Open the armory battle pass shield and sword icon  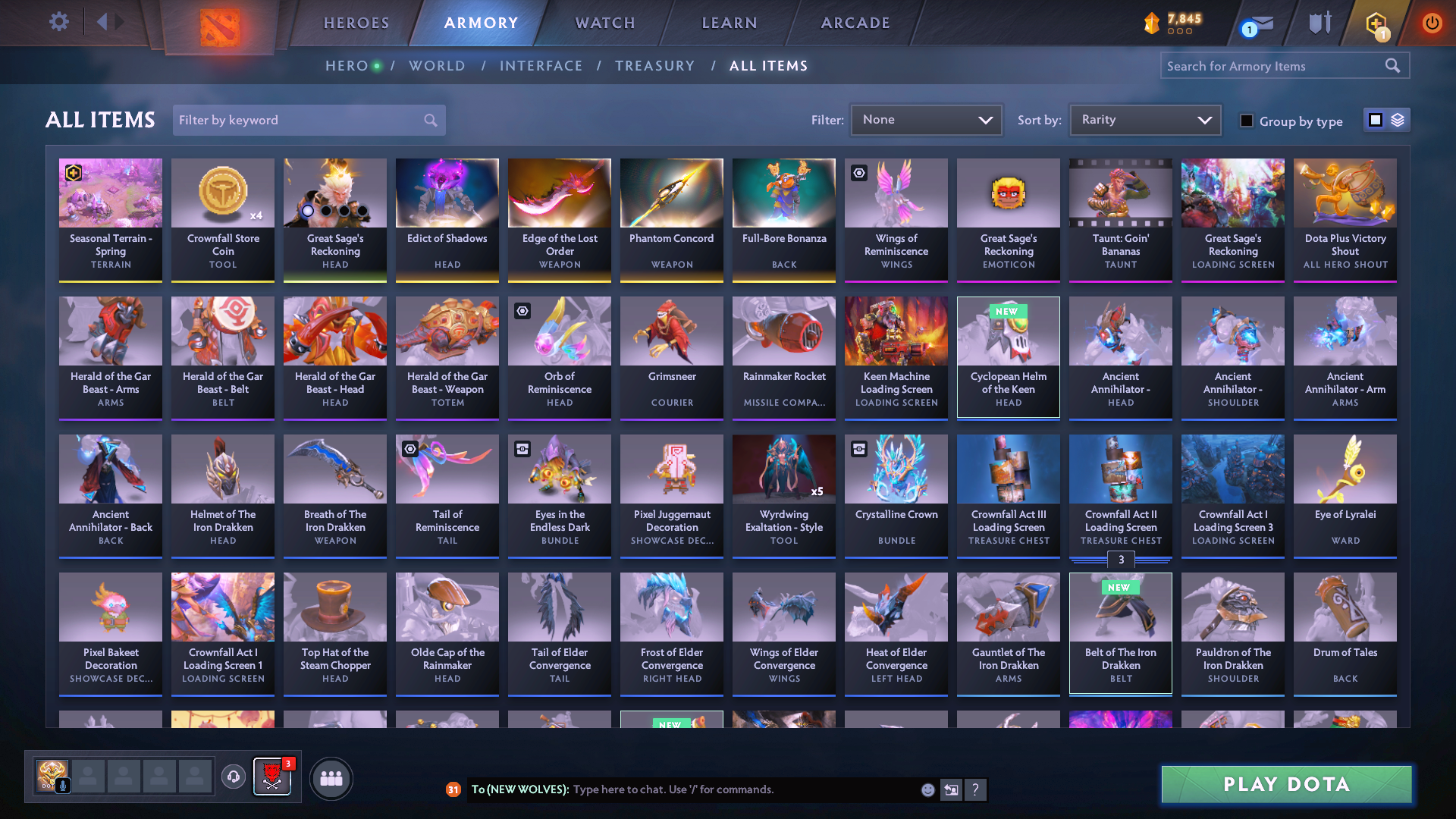pos(1319,23)
